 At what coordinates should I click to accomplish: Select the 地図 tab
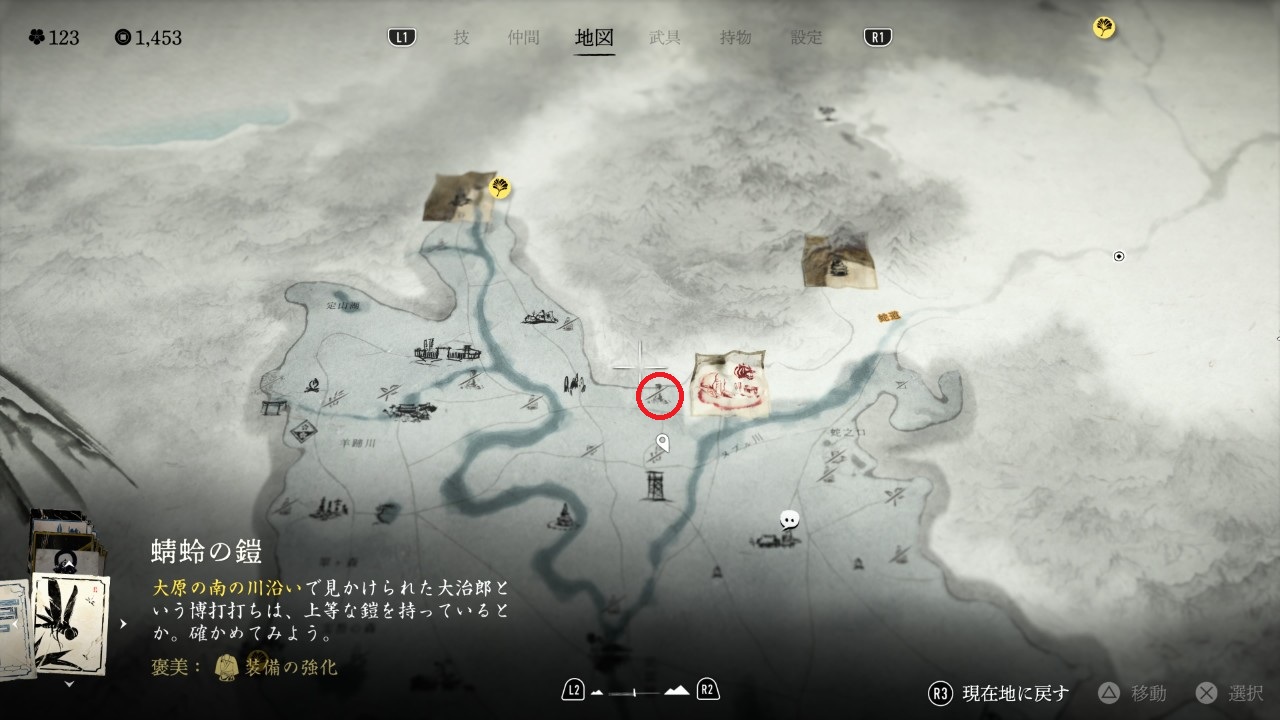[x=594, y=38]
